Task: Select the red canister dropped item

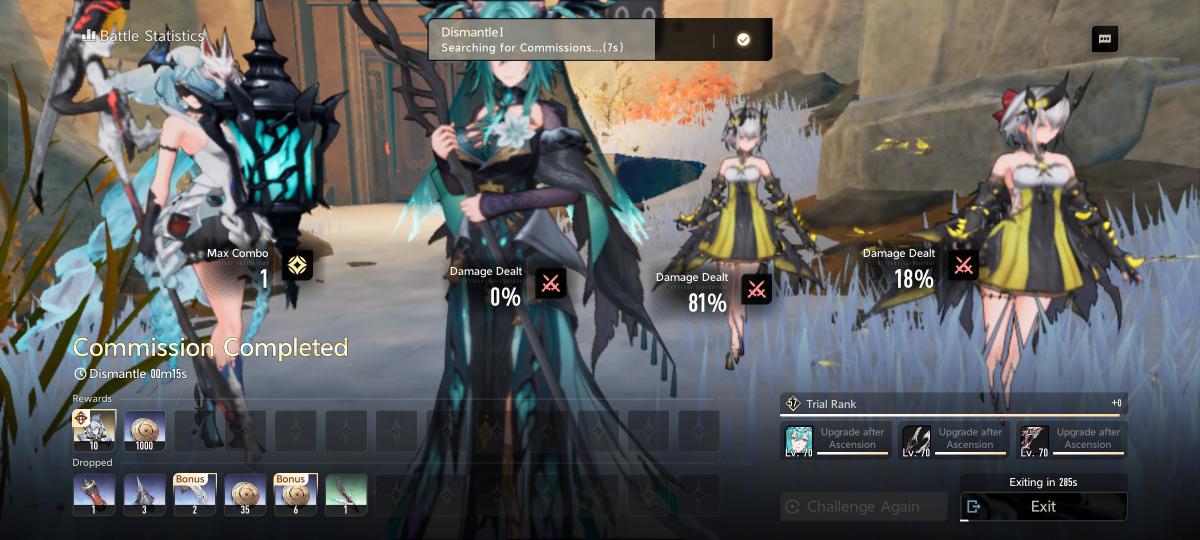Action: (94, 494)
